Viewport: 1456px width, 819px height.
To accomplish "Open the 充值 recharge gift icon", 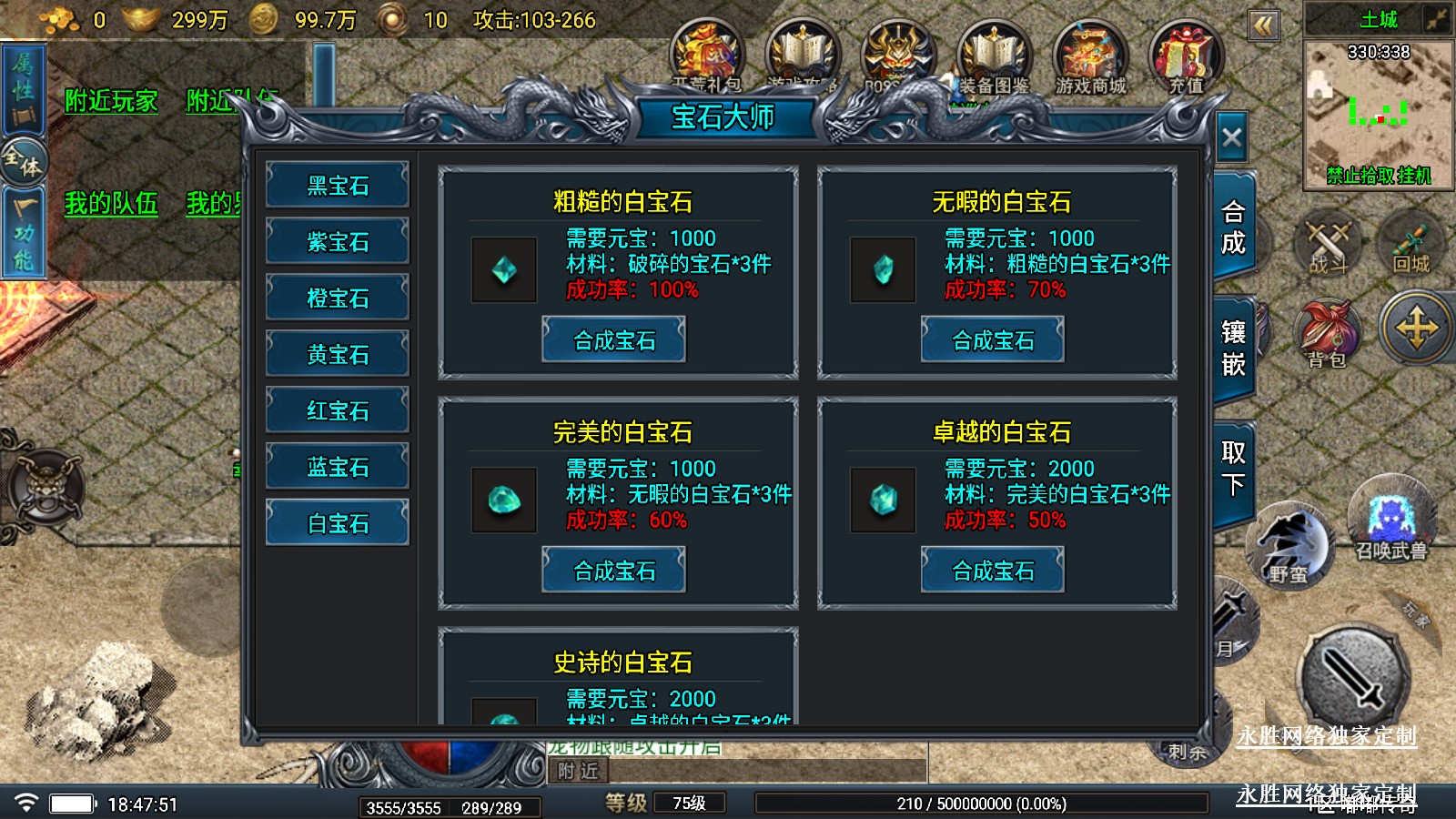I will 1186,59.
